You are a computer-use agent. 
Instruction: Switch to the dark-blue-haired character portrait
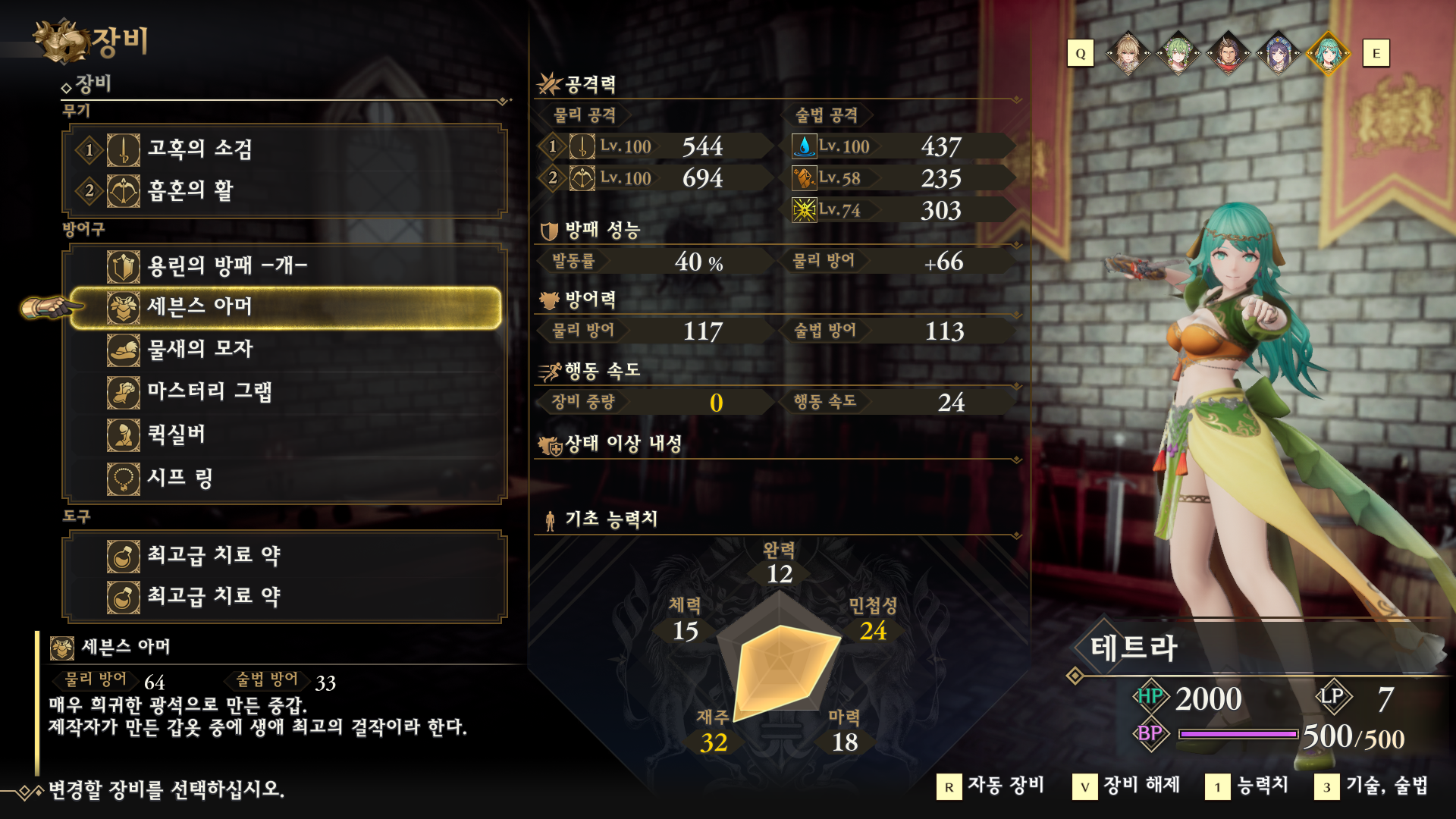tap(1278, 53)
